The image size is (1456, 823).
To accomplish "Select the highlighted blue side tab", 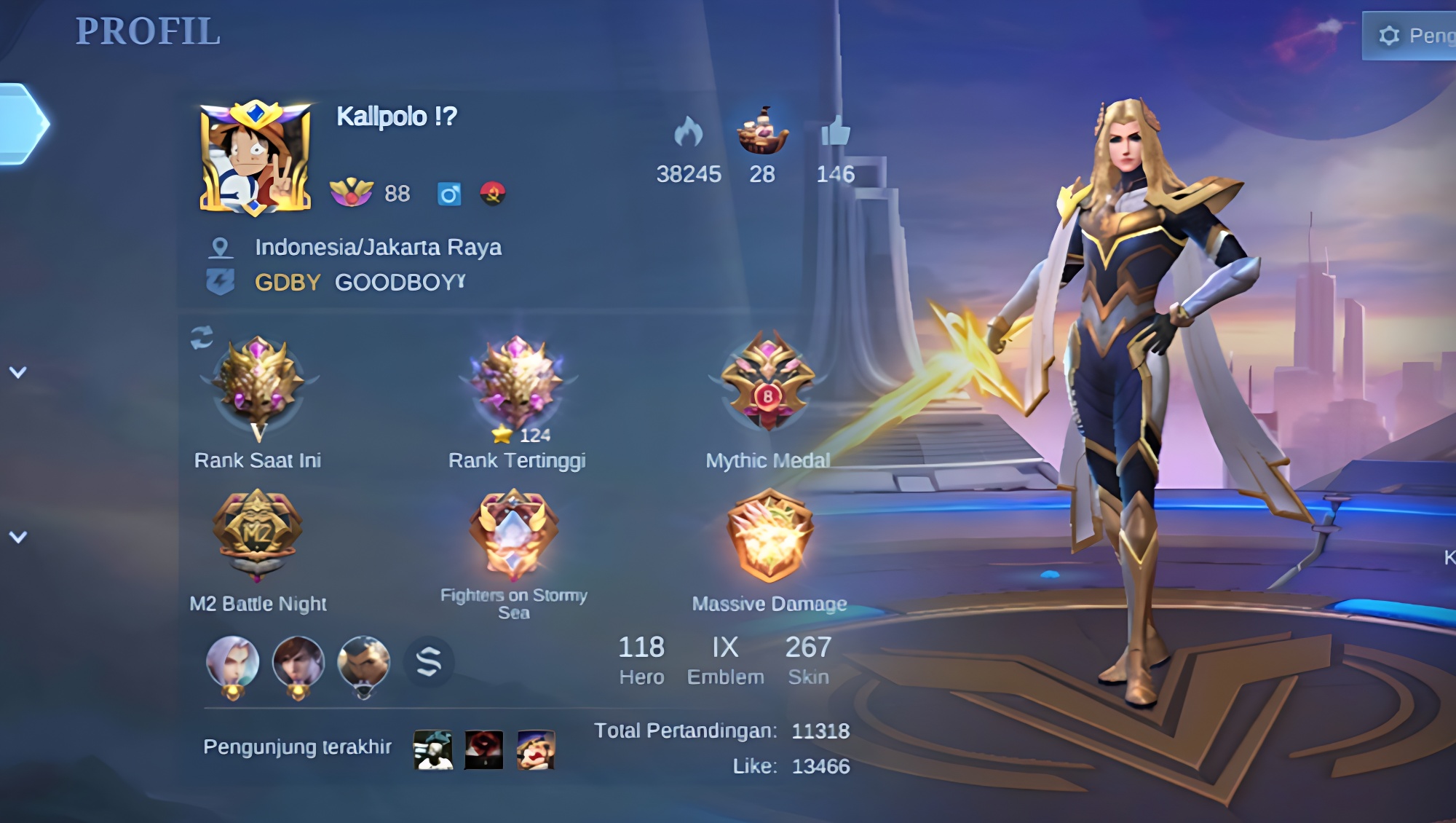I will (22, 124).
